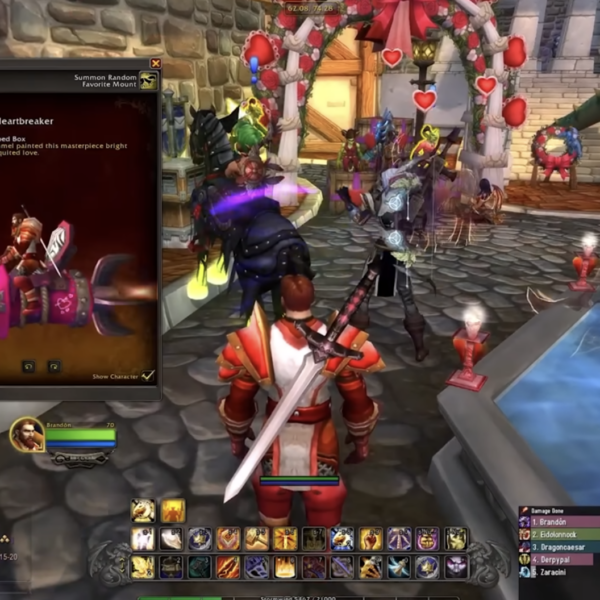Activate the first stance icon above action bar
The height and width of the screenshot is (600, 600).
coord(143,511)
